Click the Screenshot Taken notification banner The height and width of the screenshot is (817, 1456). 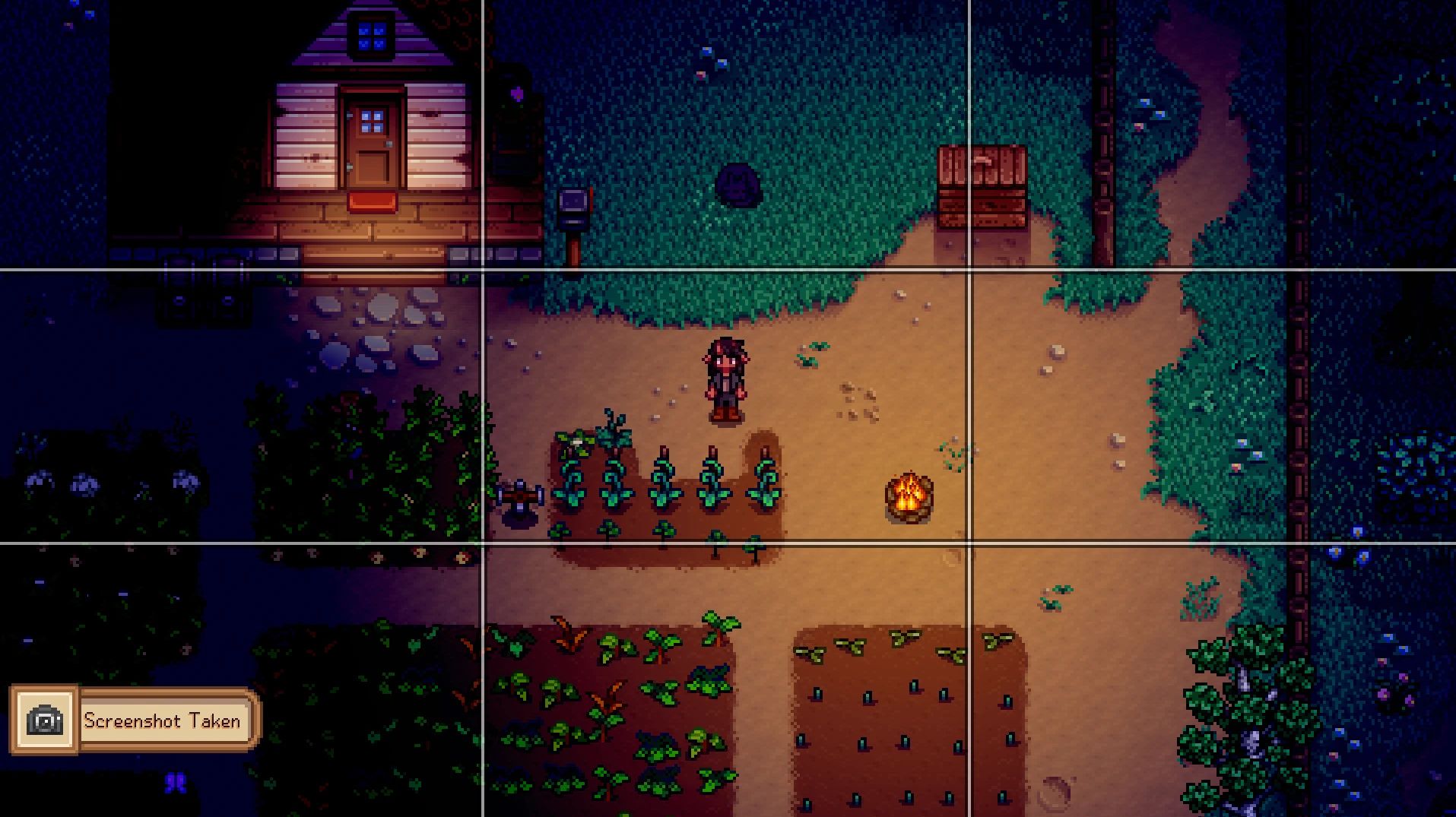coord(163,720)
